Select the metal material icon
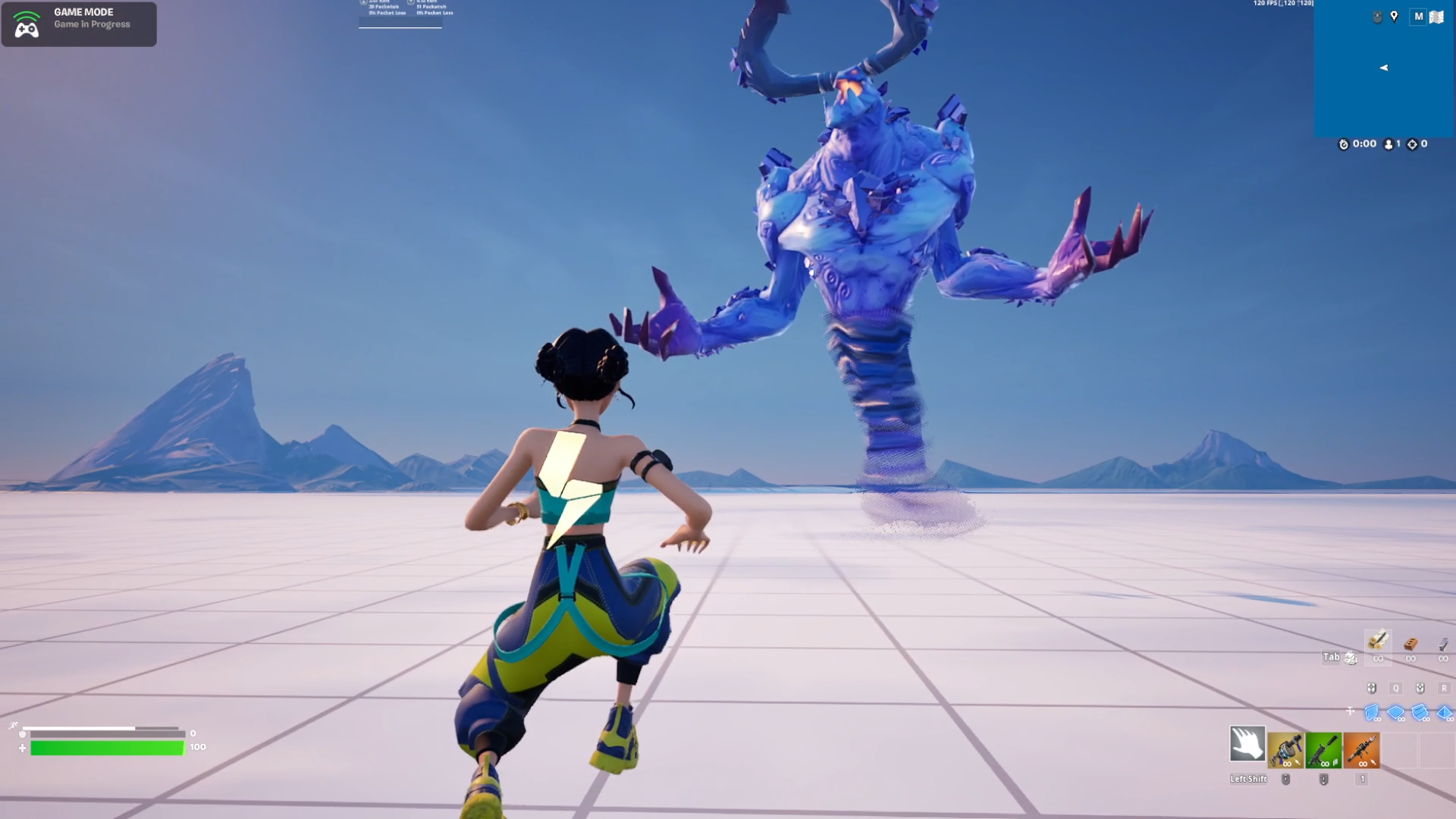1456x819 pixels. (1443, 644)
